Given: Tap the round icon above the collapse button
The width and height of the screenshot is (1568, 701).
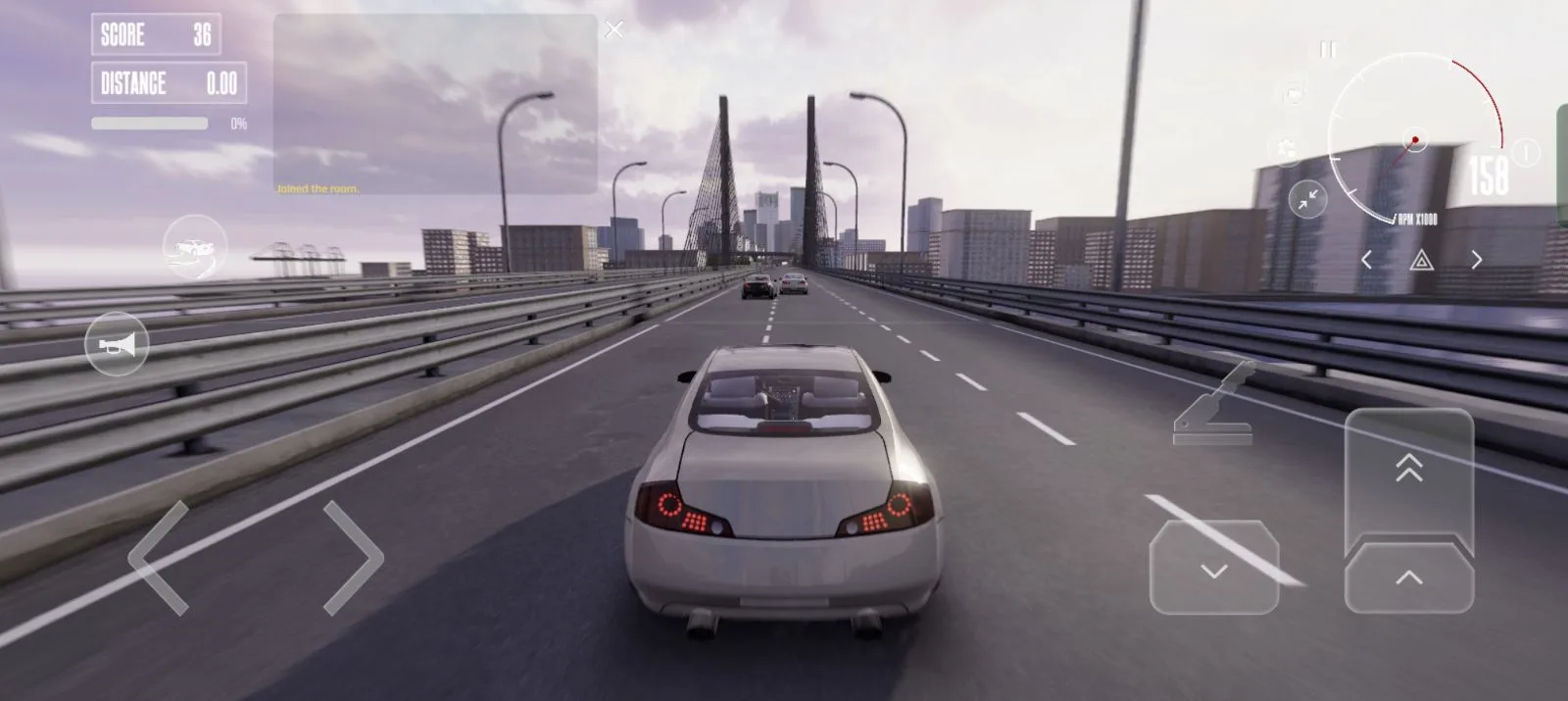Looking at the screenshot, I should point(1286,147).
